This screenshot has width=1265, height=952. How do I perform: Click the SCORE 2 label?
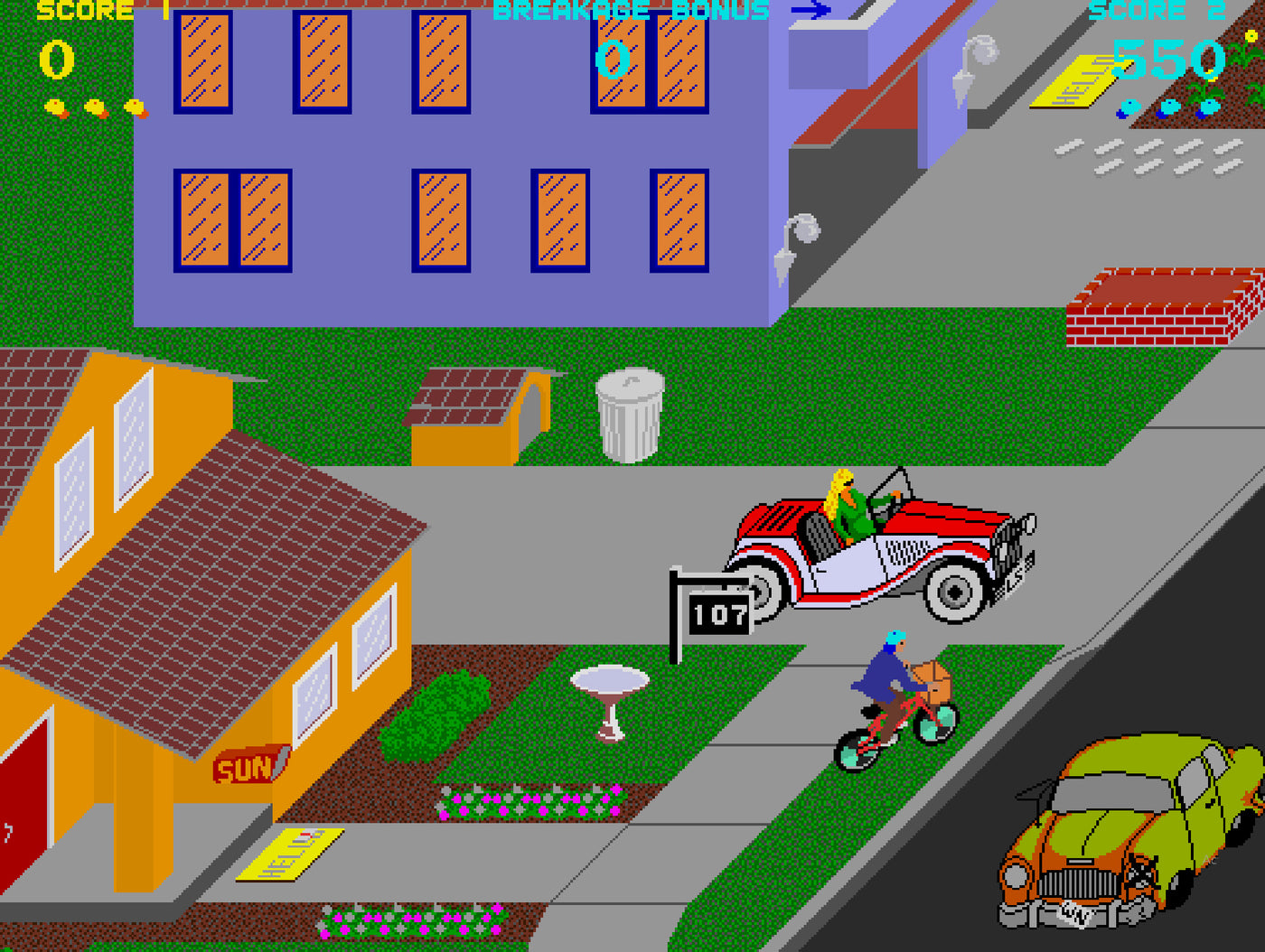[1138, 11]
